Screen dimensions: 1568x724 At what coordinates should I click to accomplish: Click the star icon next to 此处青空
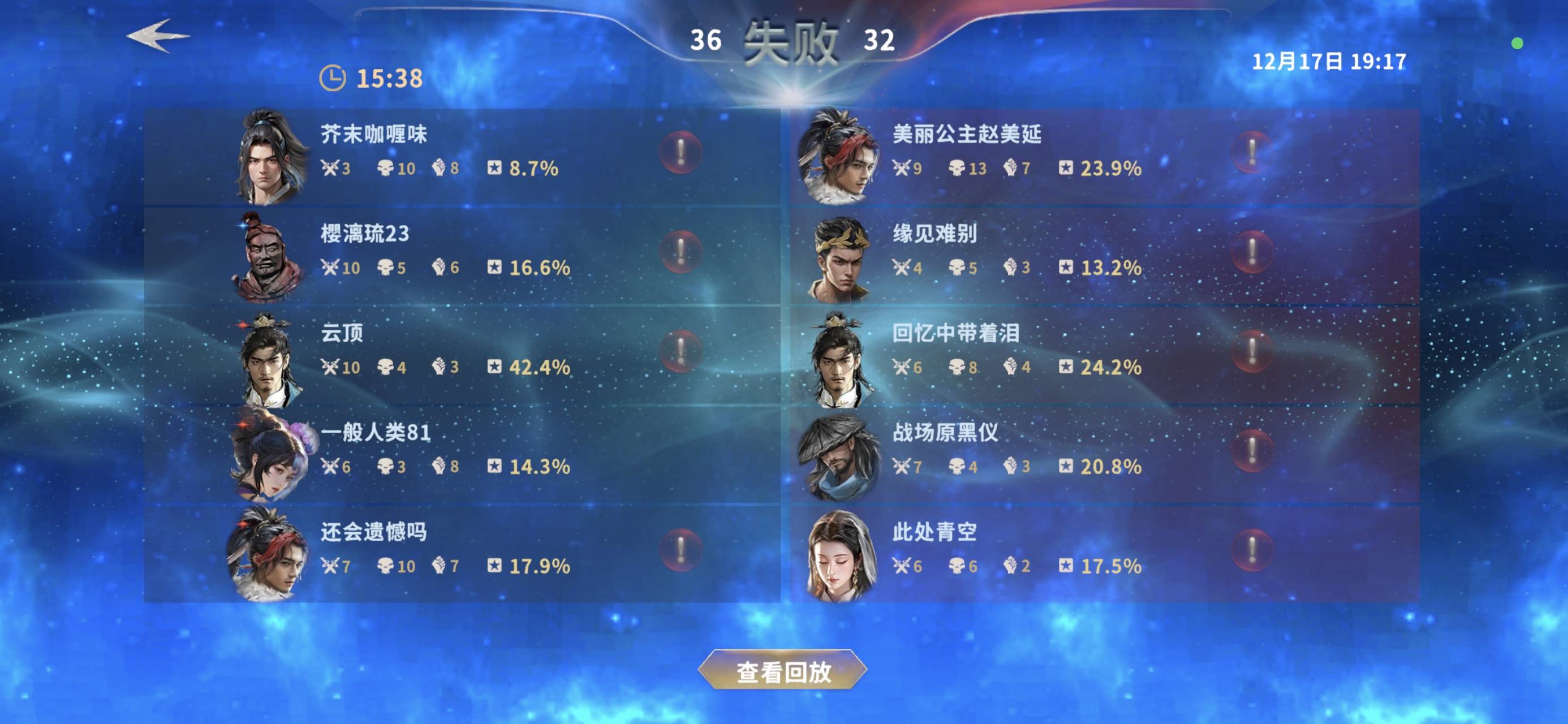click(1066, 566)
